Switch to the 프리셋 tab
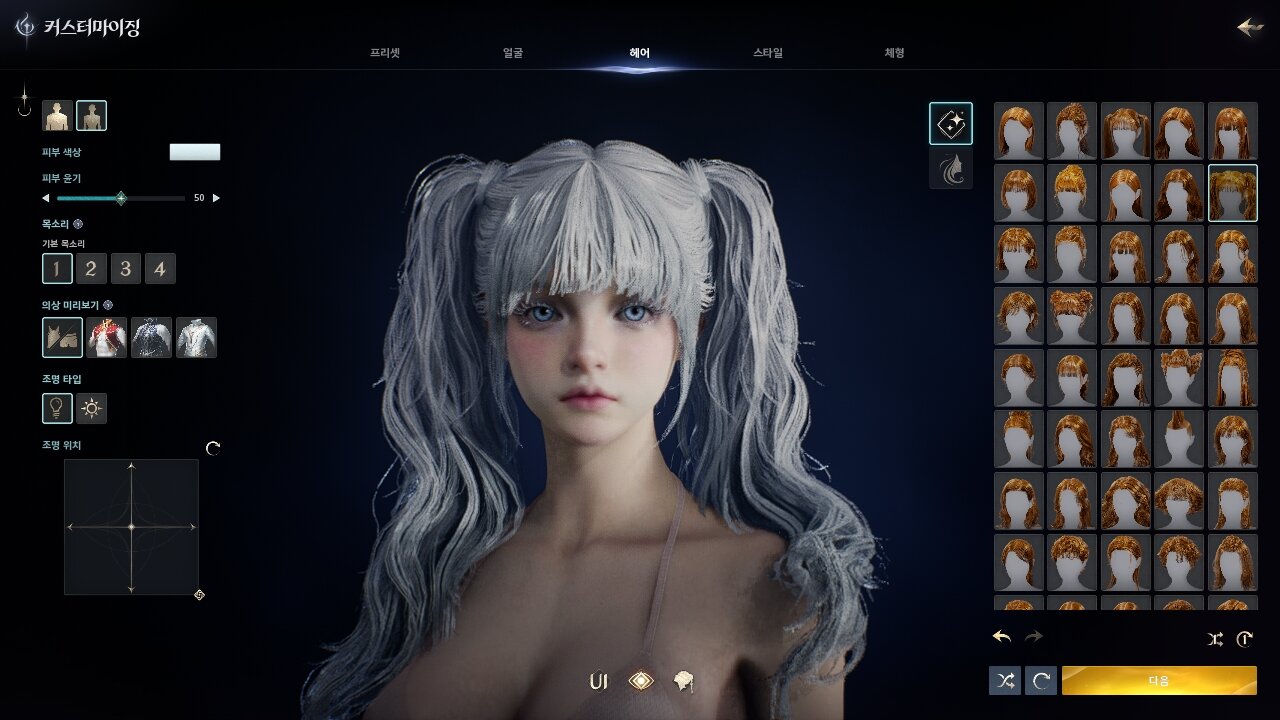 coord(385,53)
